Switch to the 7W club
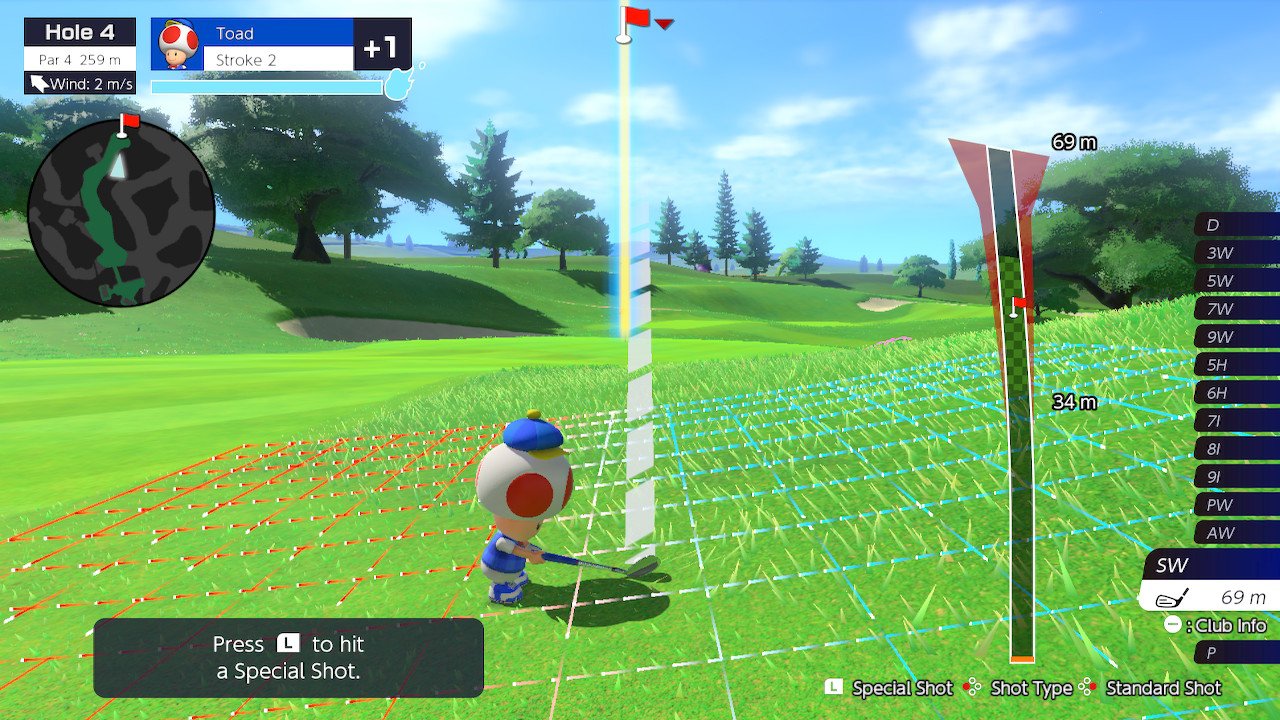Viewport: 1280px width, 720px height. [x=1236, y=309]
